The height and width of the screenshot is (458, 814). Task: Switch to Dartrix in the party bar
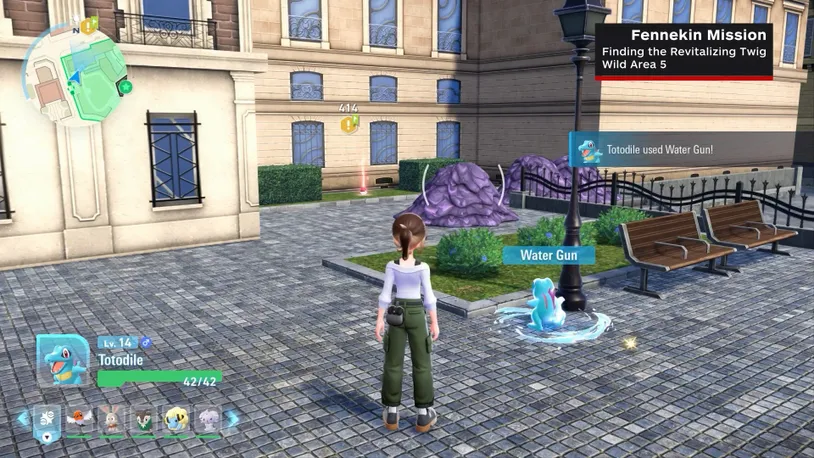coord(145,419)
